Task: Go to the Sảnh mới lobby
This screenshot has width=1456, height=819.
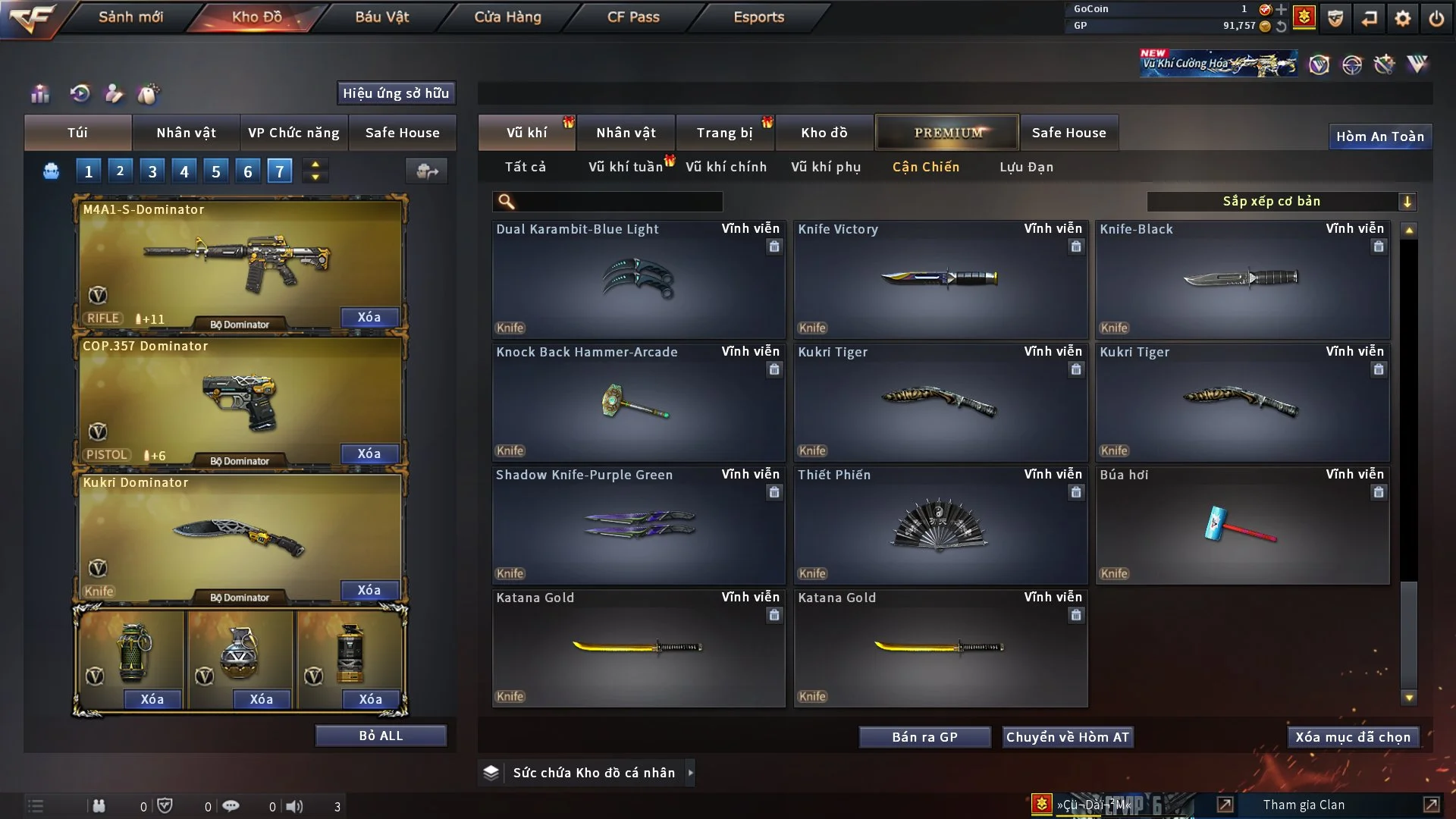Action: tap(130, 17)
